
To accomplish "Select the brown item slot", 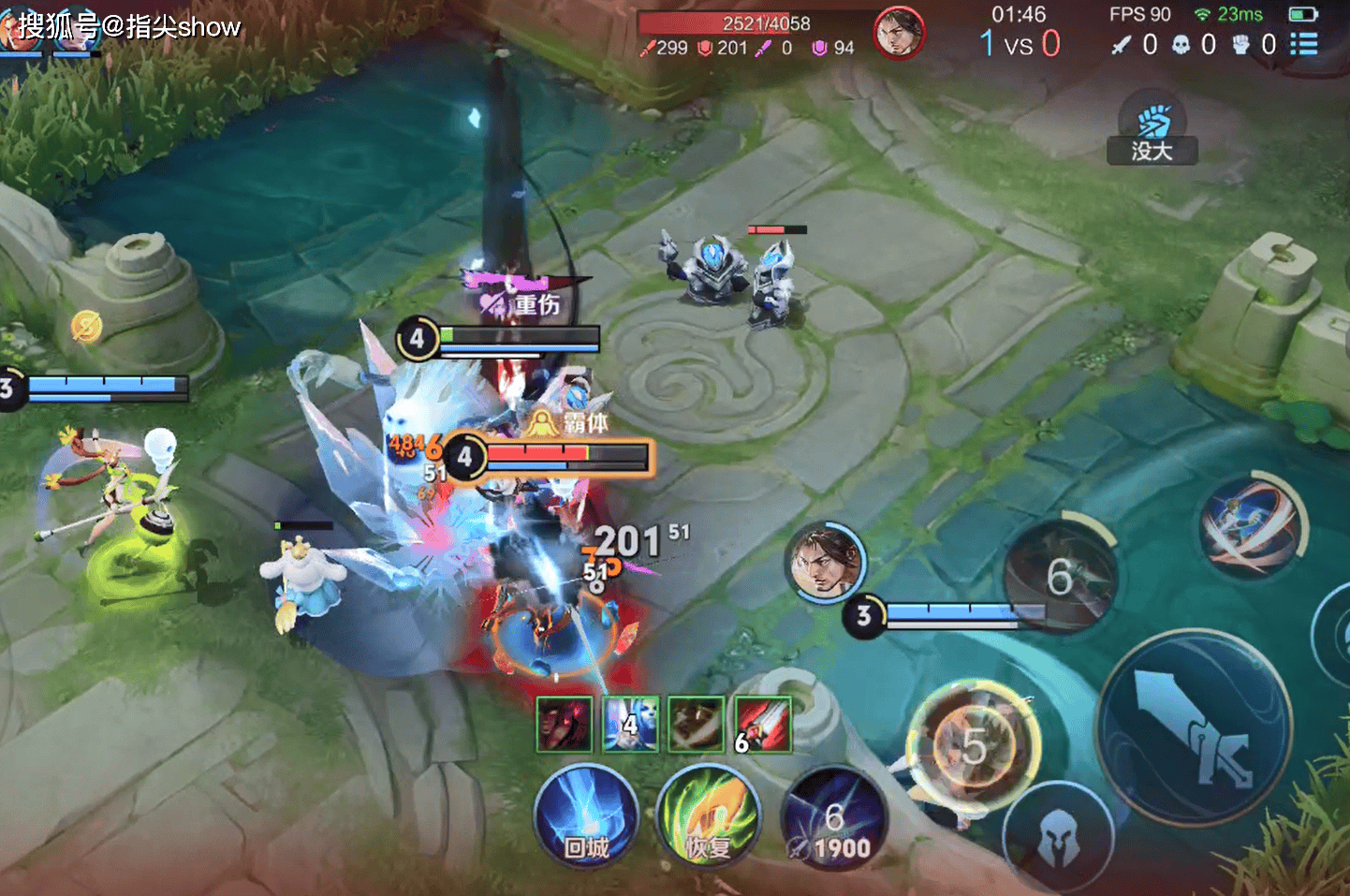I will (697, 724).
